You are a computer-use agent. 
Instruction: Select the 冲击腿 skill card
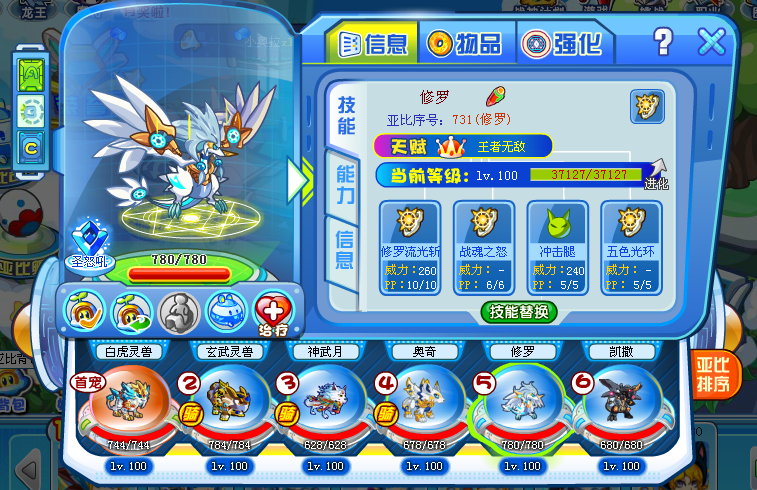[556, 246]
